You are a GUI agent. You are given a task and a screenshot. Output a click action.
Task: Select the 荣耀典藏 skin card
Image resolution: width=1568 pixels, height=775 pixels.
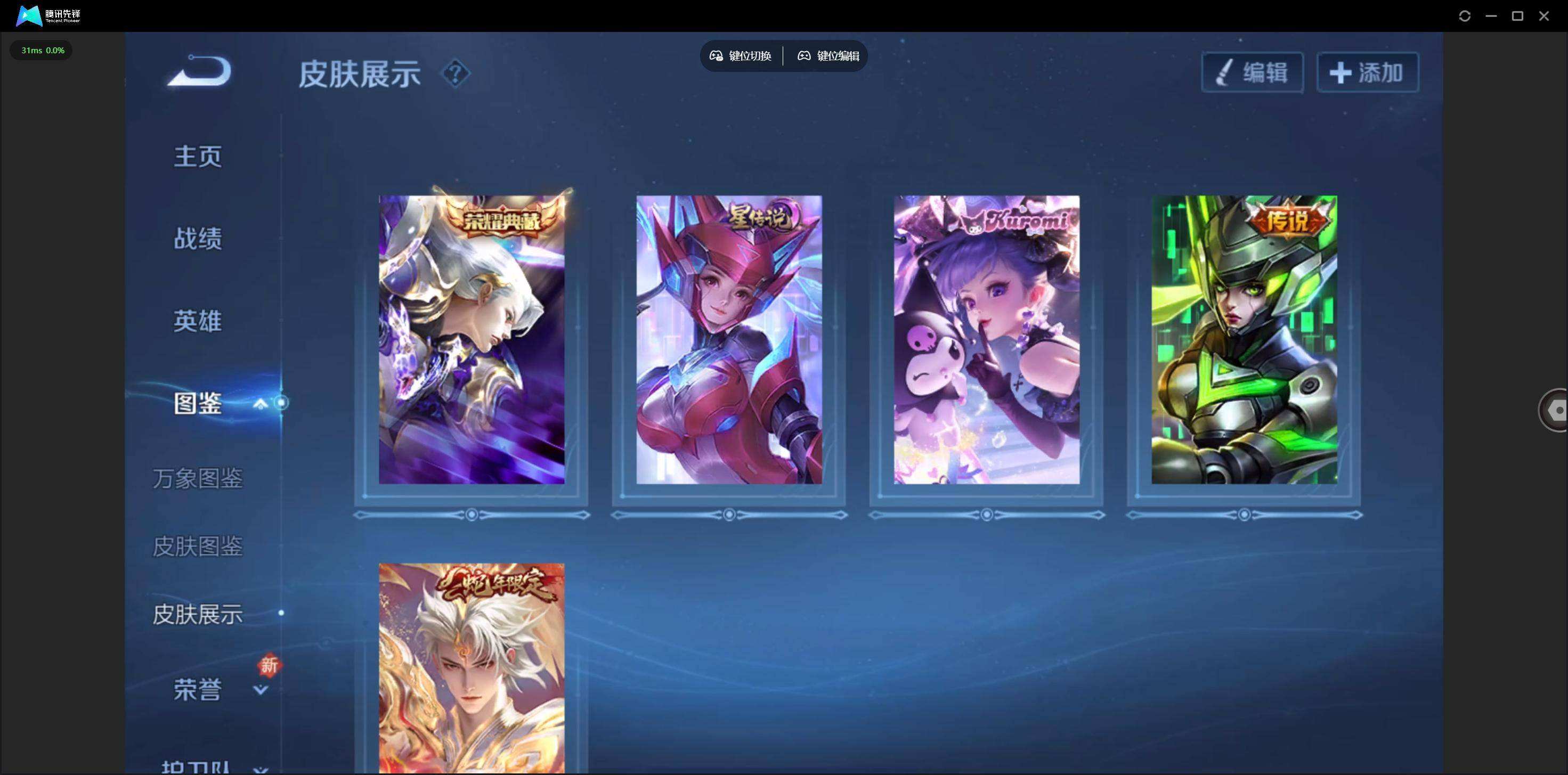click(471, 339)
